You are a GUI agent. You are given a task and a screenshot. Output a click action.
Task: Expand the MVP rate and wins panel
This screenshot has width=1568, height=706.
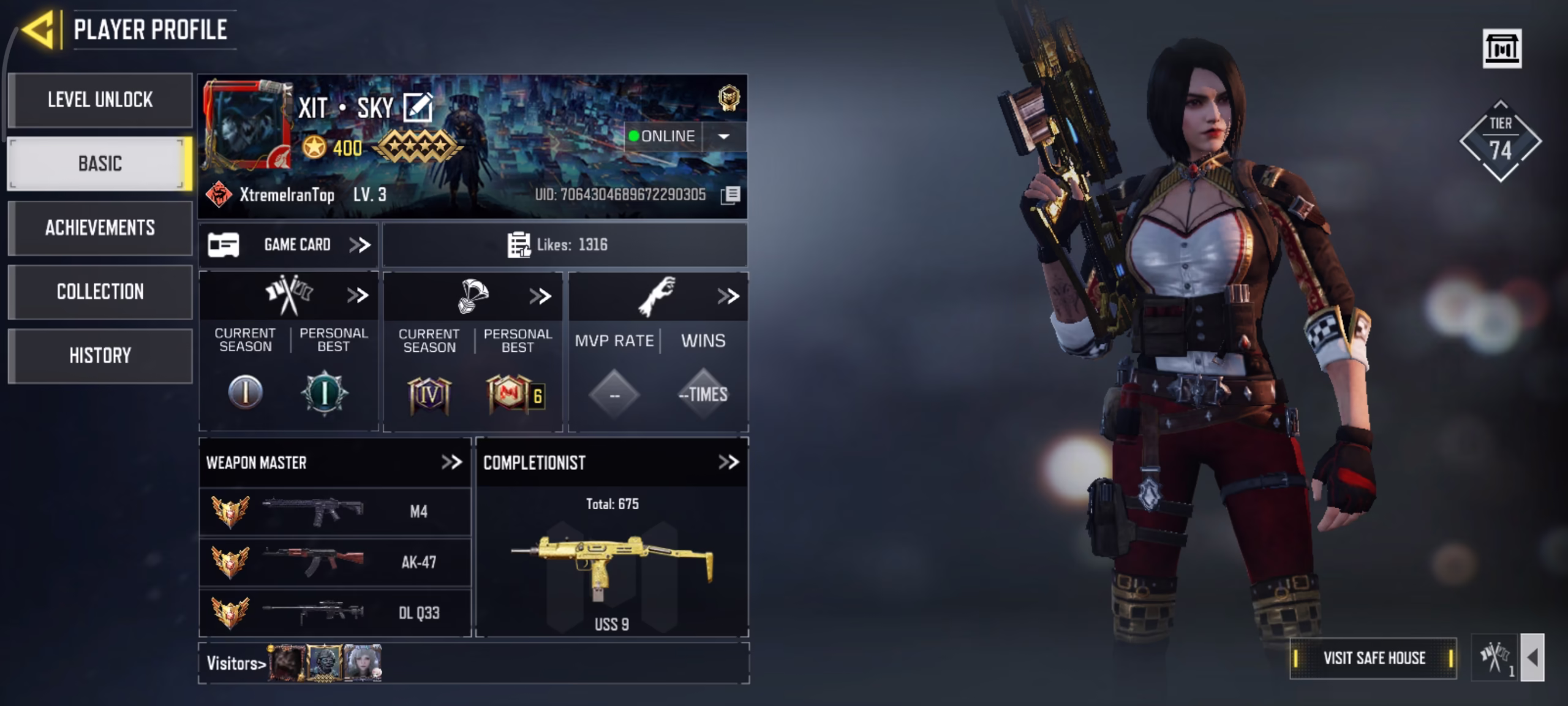point(728,297)
